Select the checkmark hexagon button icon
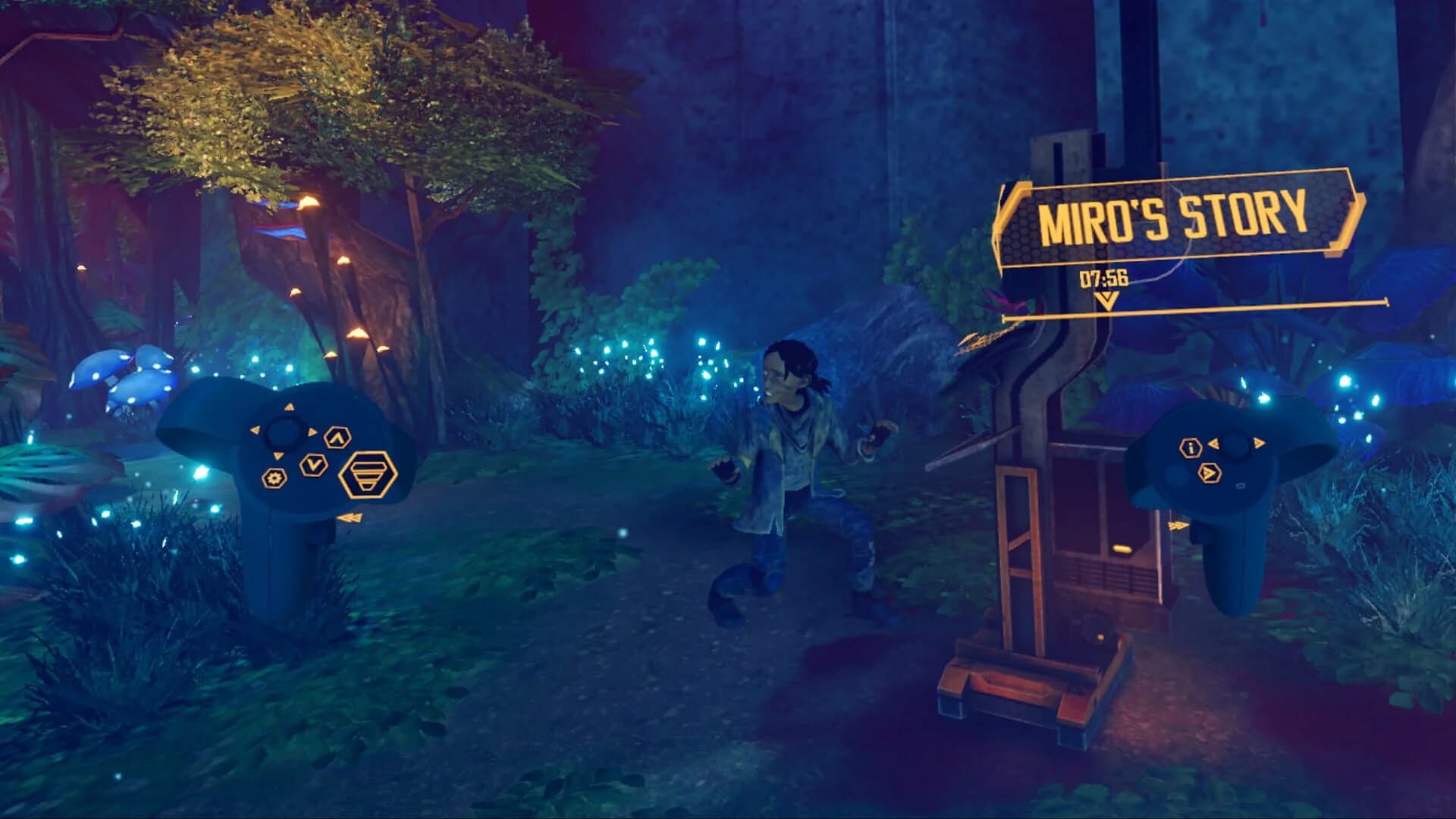Screen dimensions: 1456x819 point(313,466)
